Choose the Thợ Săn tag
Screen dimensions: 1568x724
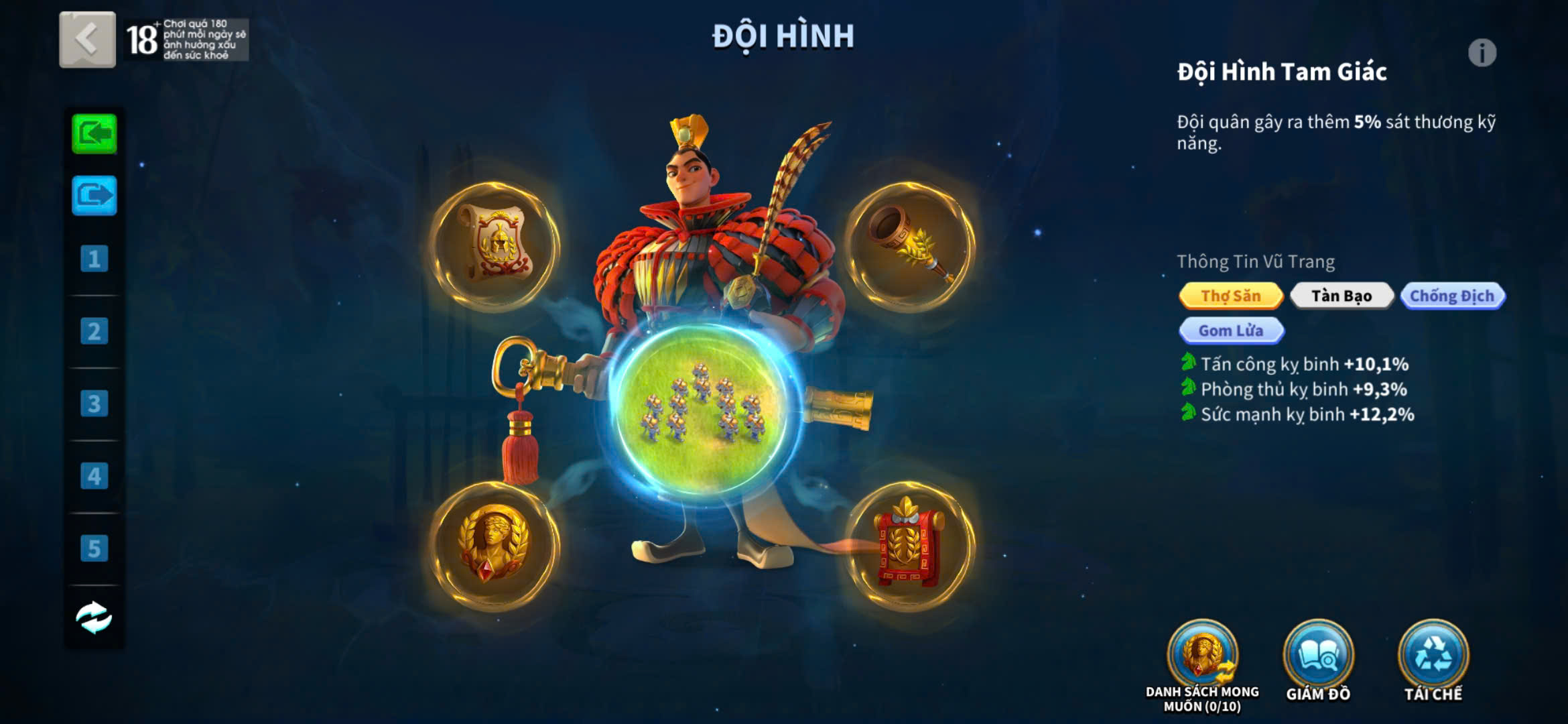click(1231, 296)
